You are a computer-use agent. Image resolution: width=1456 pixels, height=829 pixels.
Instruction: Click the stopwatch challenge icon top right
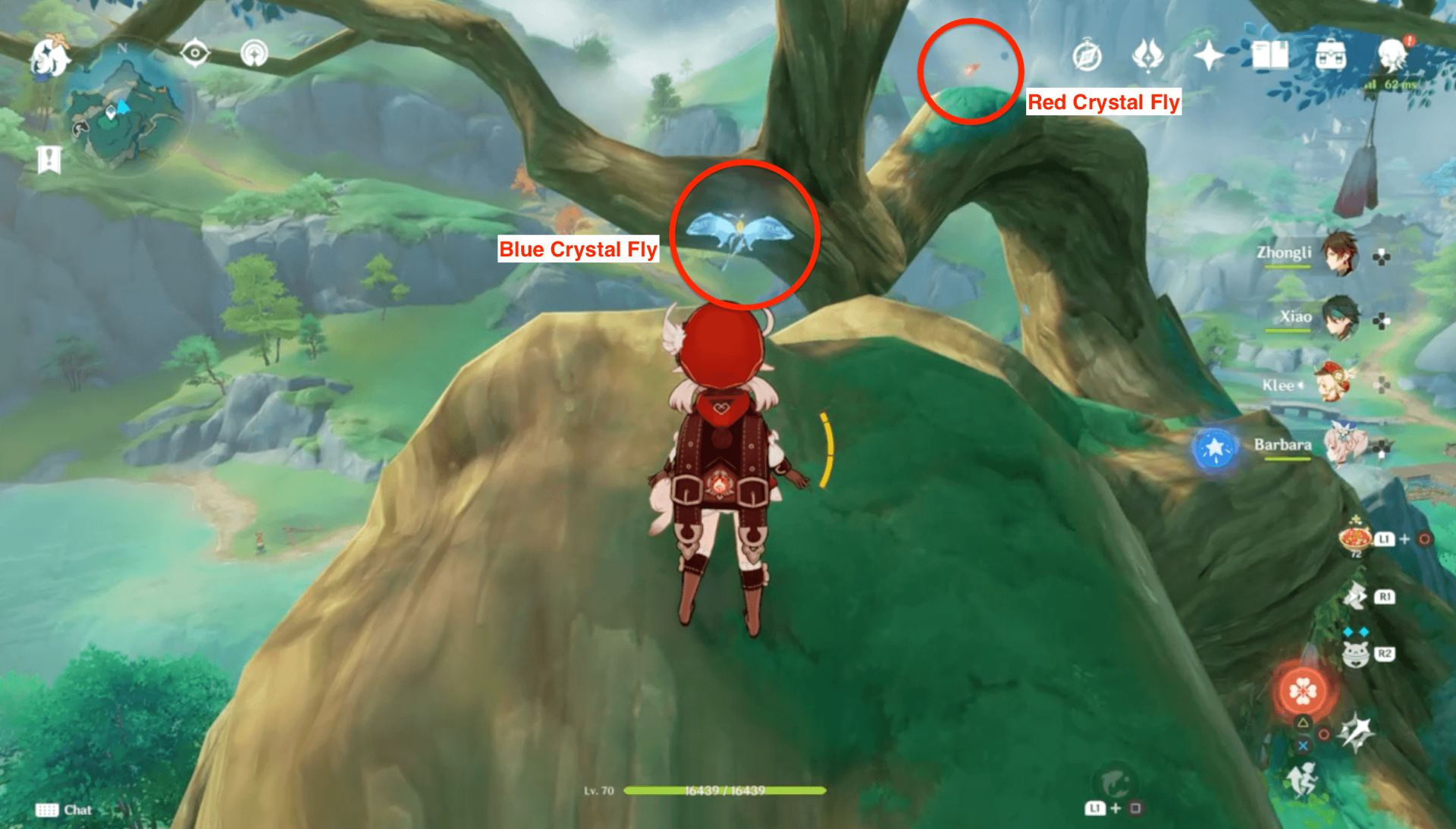[x=1087, y=53]
